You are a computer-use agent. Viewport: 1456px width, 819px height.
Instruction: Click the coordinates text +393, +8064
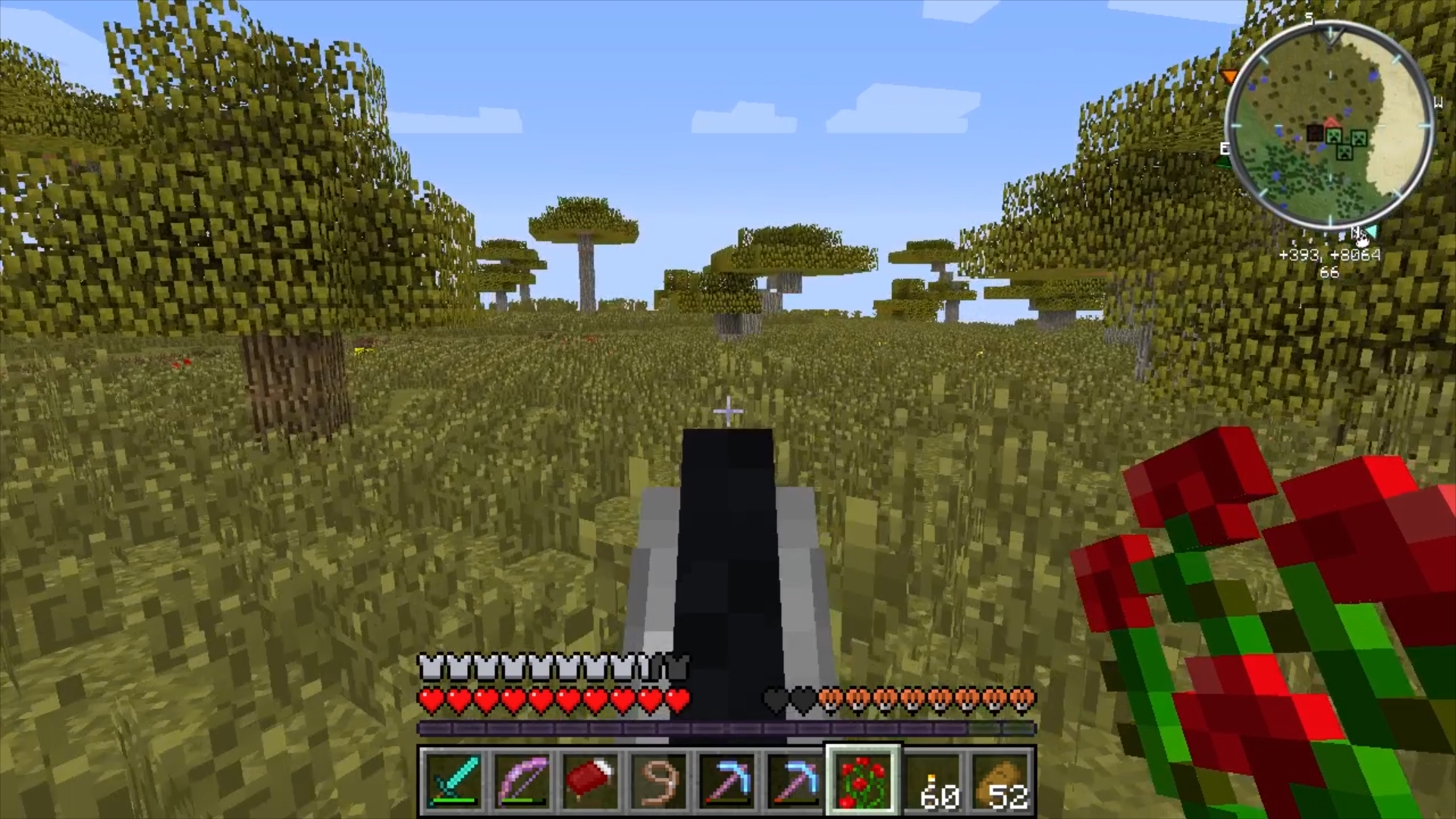tap(1331, 256)
